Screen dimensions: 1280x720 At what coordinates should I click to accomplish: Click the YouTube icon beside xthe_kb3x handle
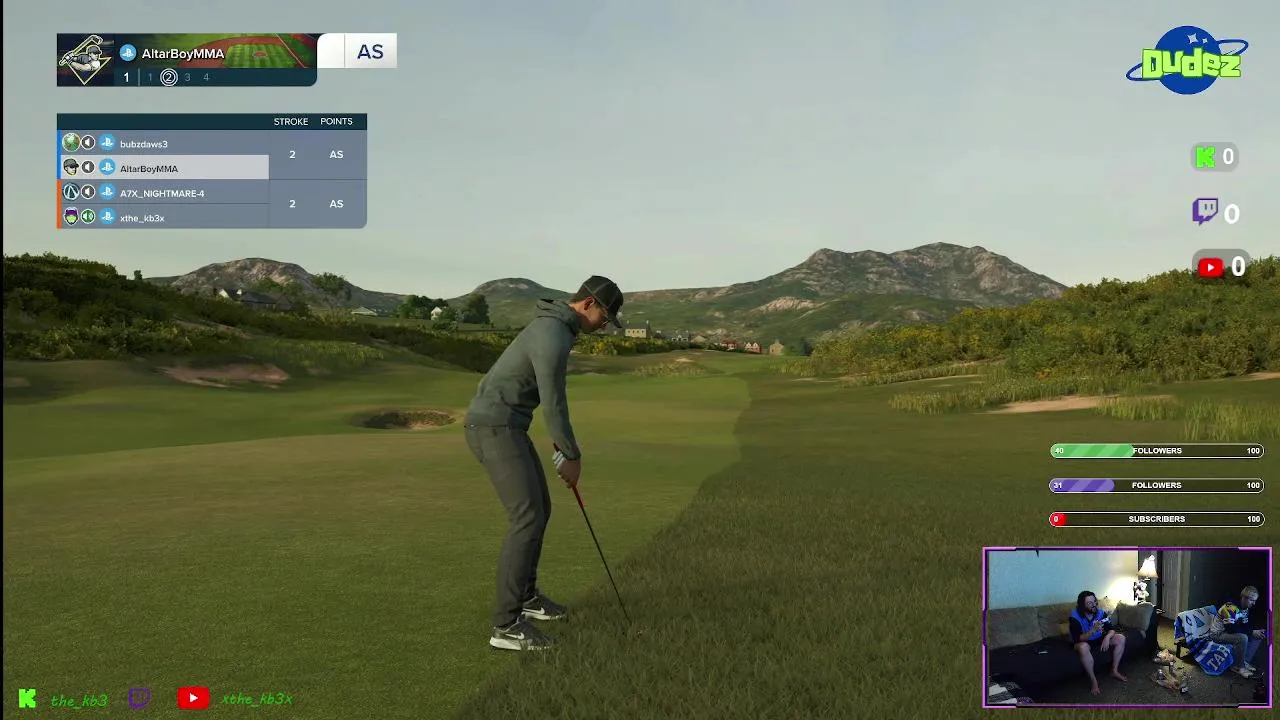[193, 699]
